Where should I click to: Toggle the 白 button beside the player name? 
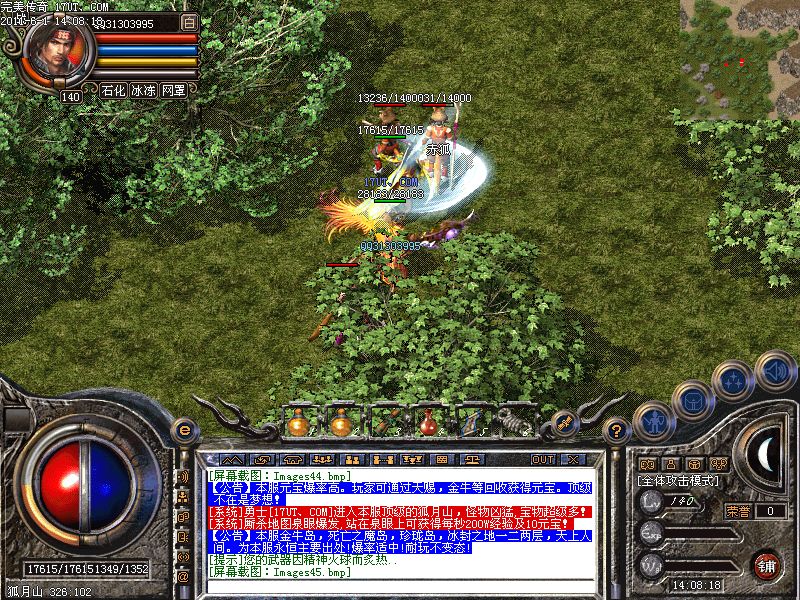click(190, 21)
